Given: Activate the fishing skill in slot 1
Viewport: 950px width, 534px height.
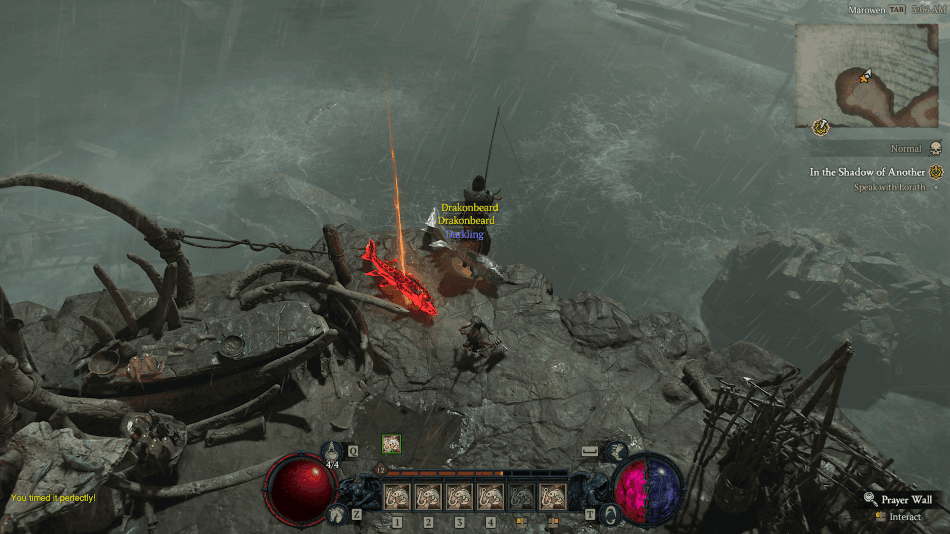Looking at the screenshot, I should tap(397, 496).
